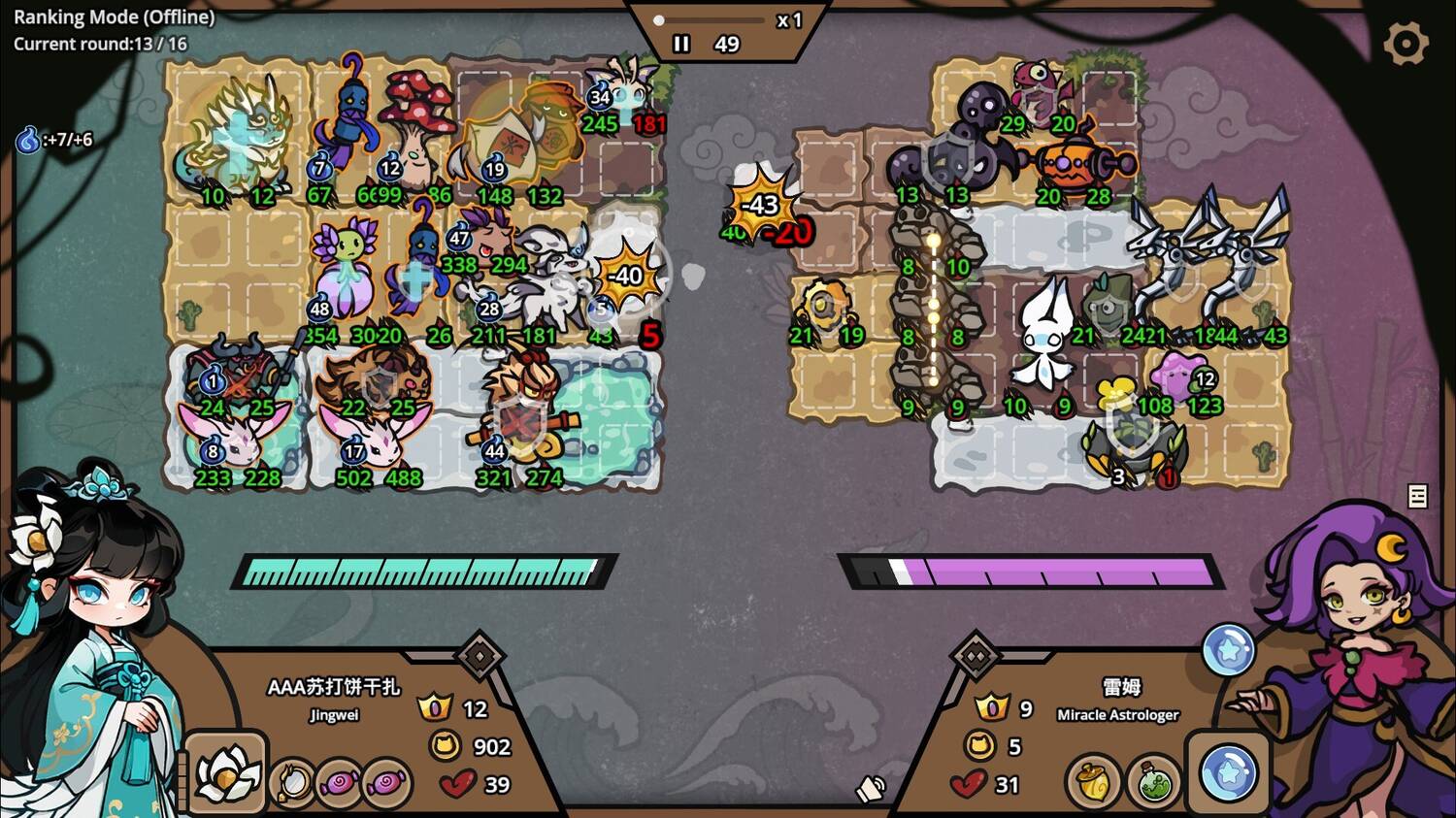This screenshot has width=1456, height=818.
Task: Select Jingwei's white lotus skill
Action: coord(227,773)
